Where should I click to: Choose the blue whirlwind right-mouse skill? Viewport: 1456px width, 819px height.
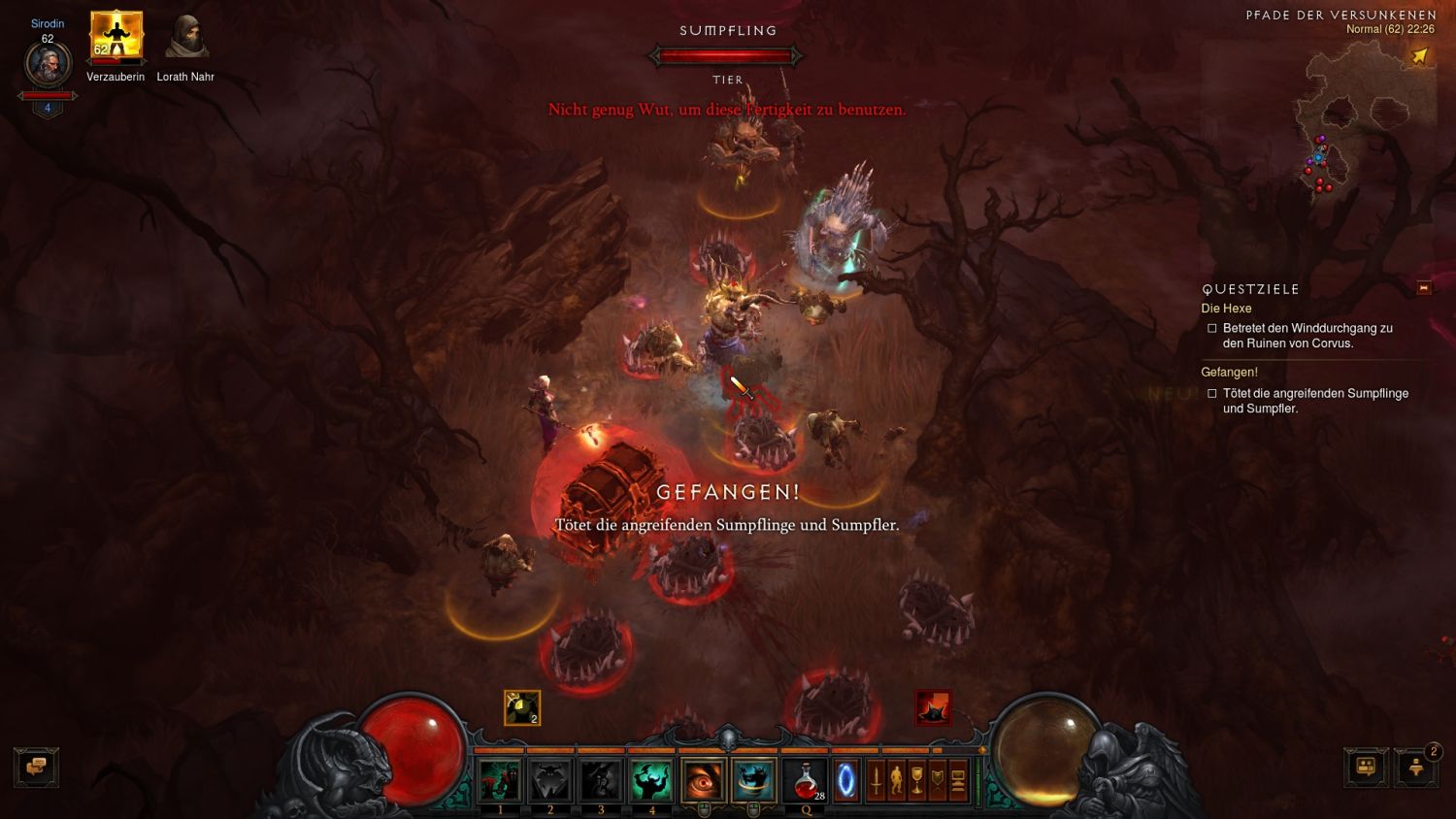pos(753,780)
